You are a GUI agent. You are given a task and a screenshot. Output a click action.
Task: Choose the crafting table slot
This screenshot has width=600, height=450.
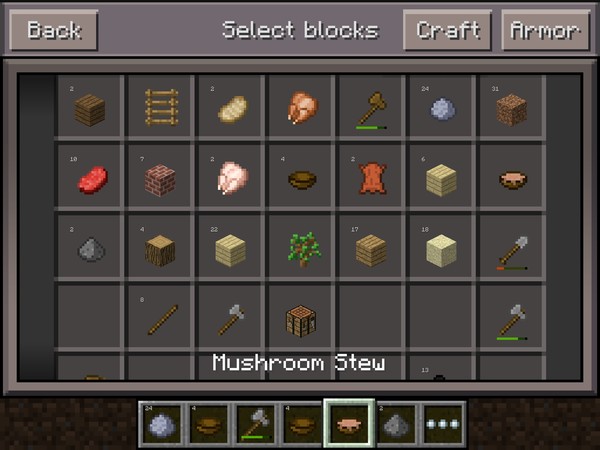[x=301, y=318]
